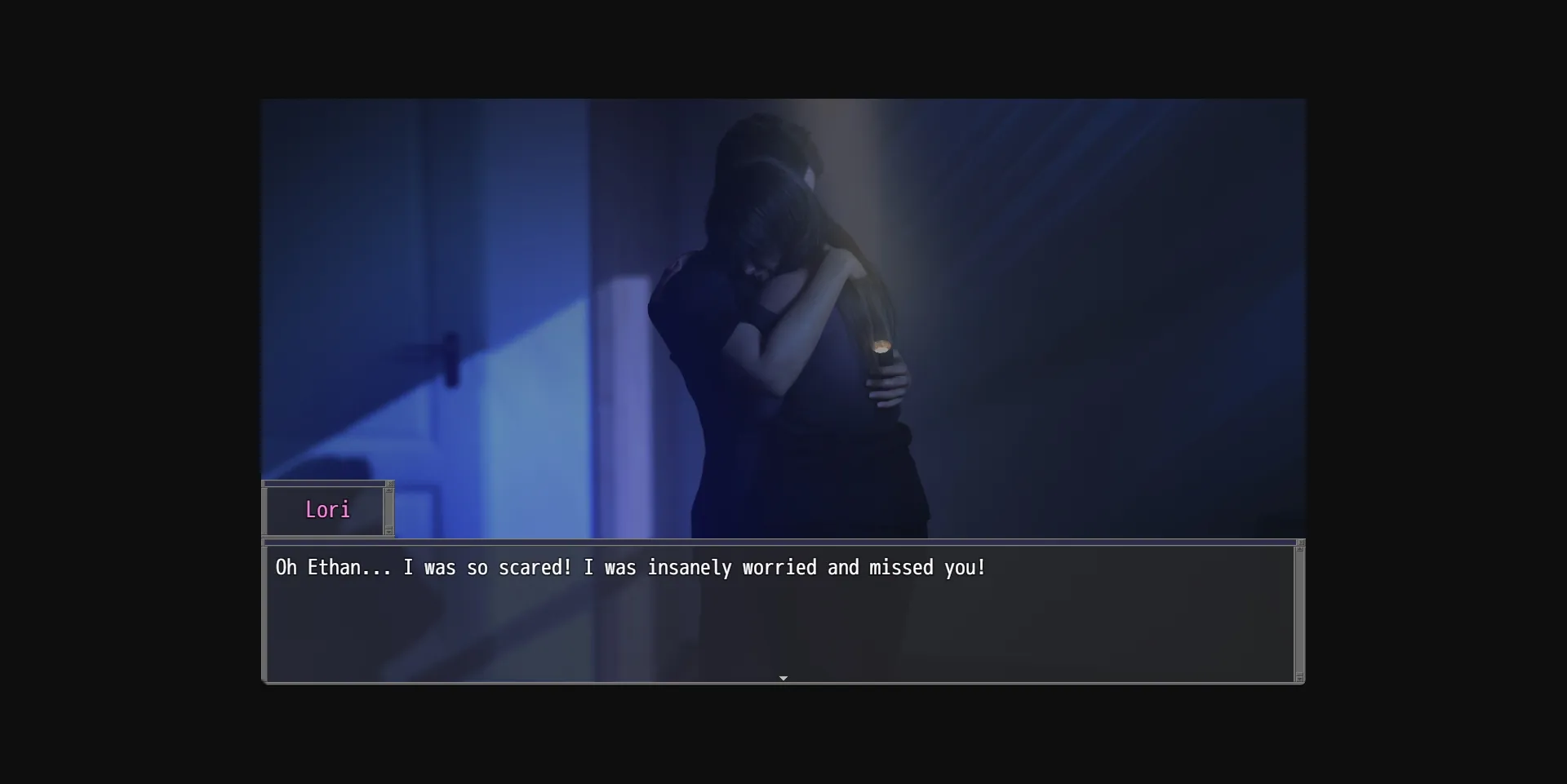The height and width of the screenshot is (784, 1567).
Task: Click the door handle in the background
Action: point(451,353)
